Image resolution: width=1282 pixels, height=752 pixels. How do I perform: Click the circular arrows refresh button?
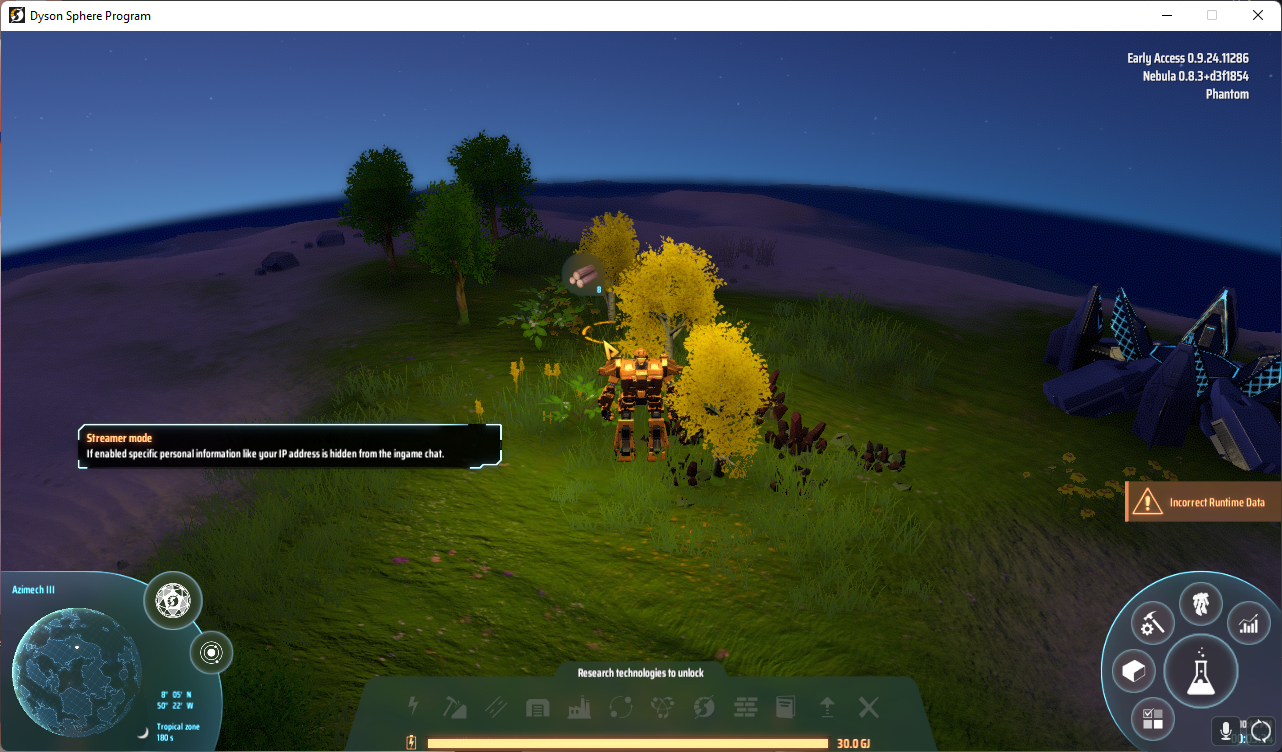pyautogui.click(x=1262, y=731)
